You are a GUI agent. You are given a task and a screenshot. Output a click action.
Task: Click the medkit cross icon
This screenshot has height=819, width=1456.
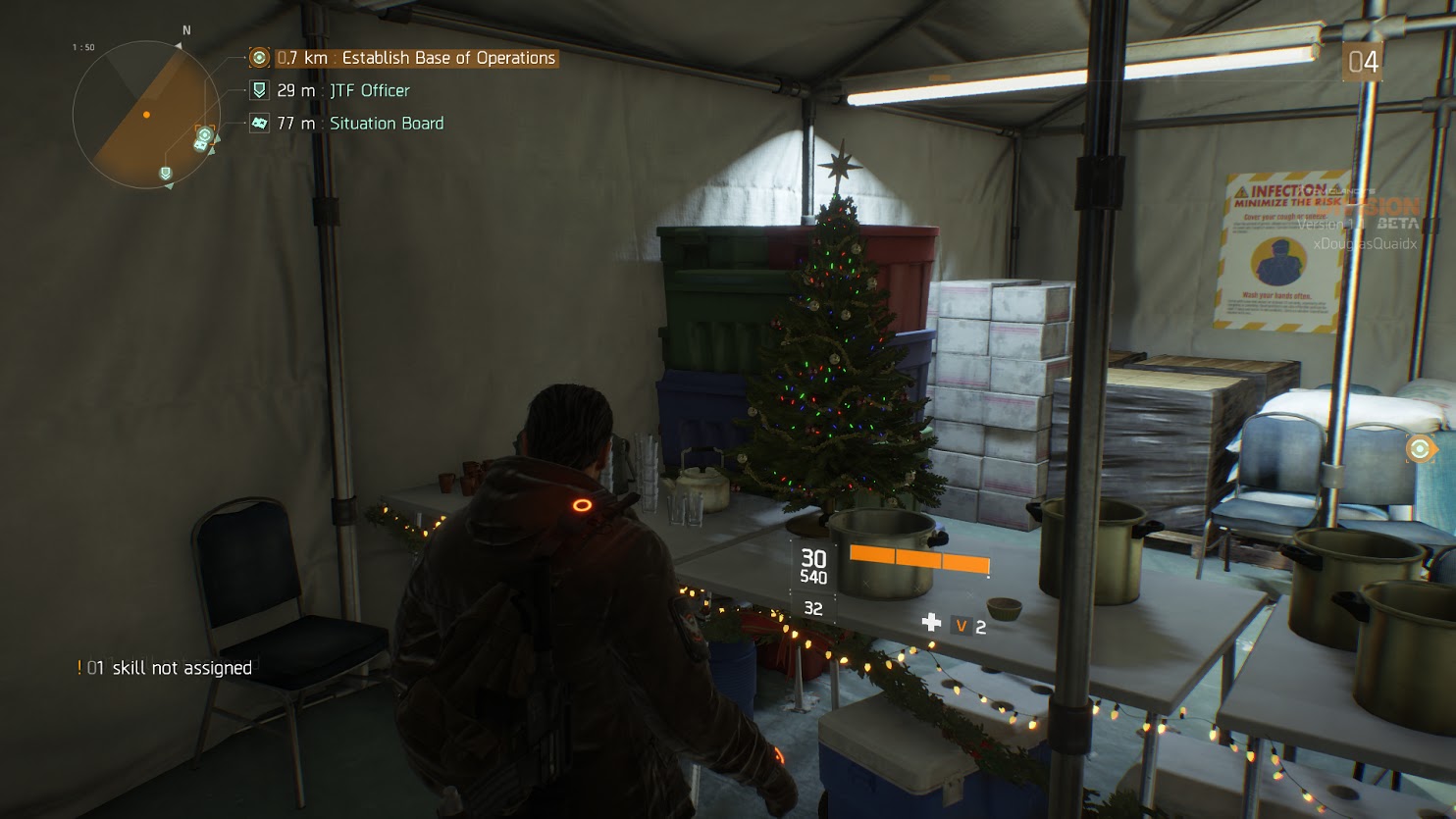[x=931, y=623]
